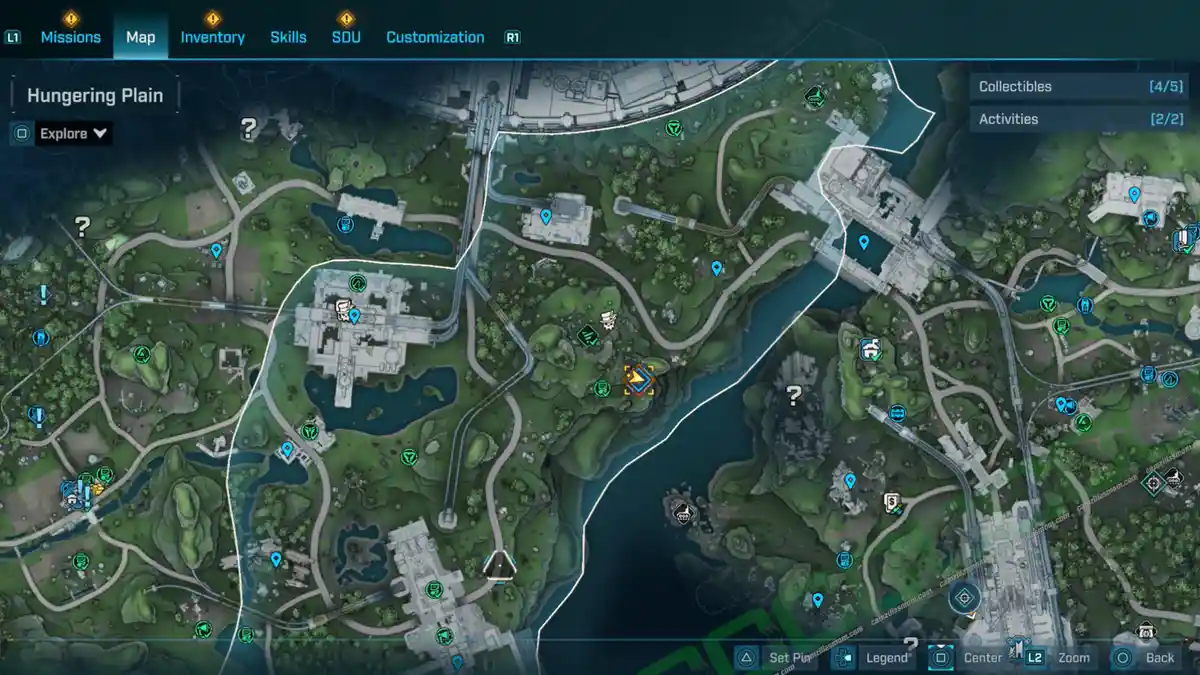Go to the Inventory tab
This screenshot has height=675, width=1200.
[212, 37]
